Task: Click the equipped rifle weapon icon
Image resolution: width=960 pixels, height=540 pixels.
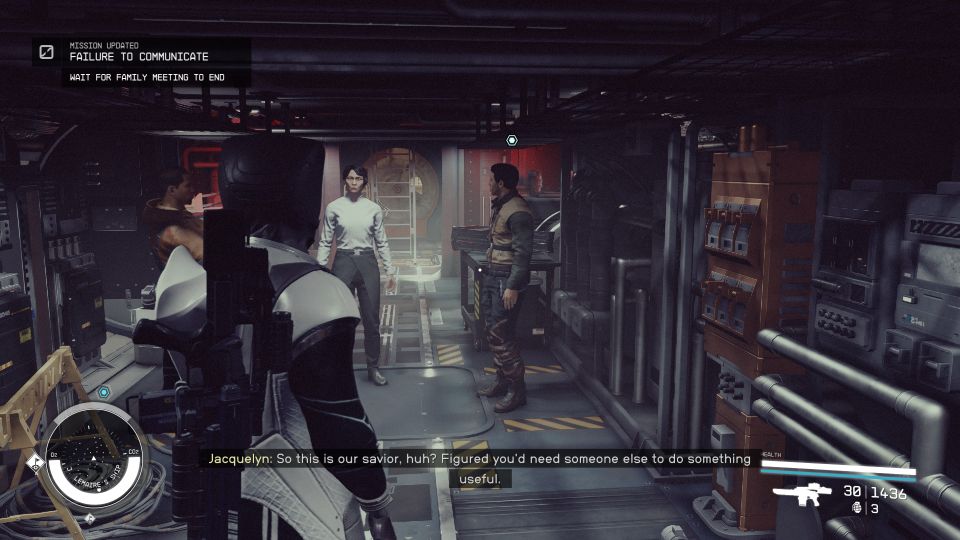Action: (804, 493)
